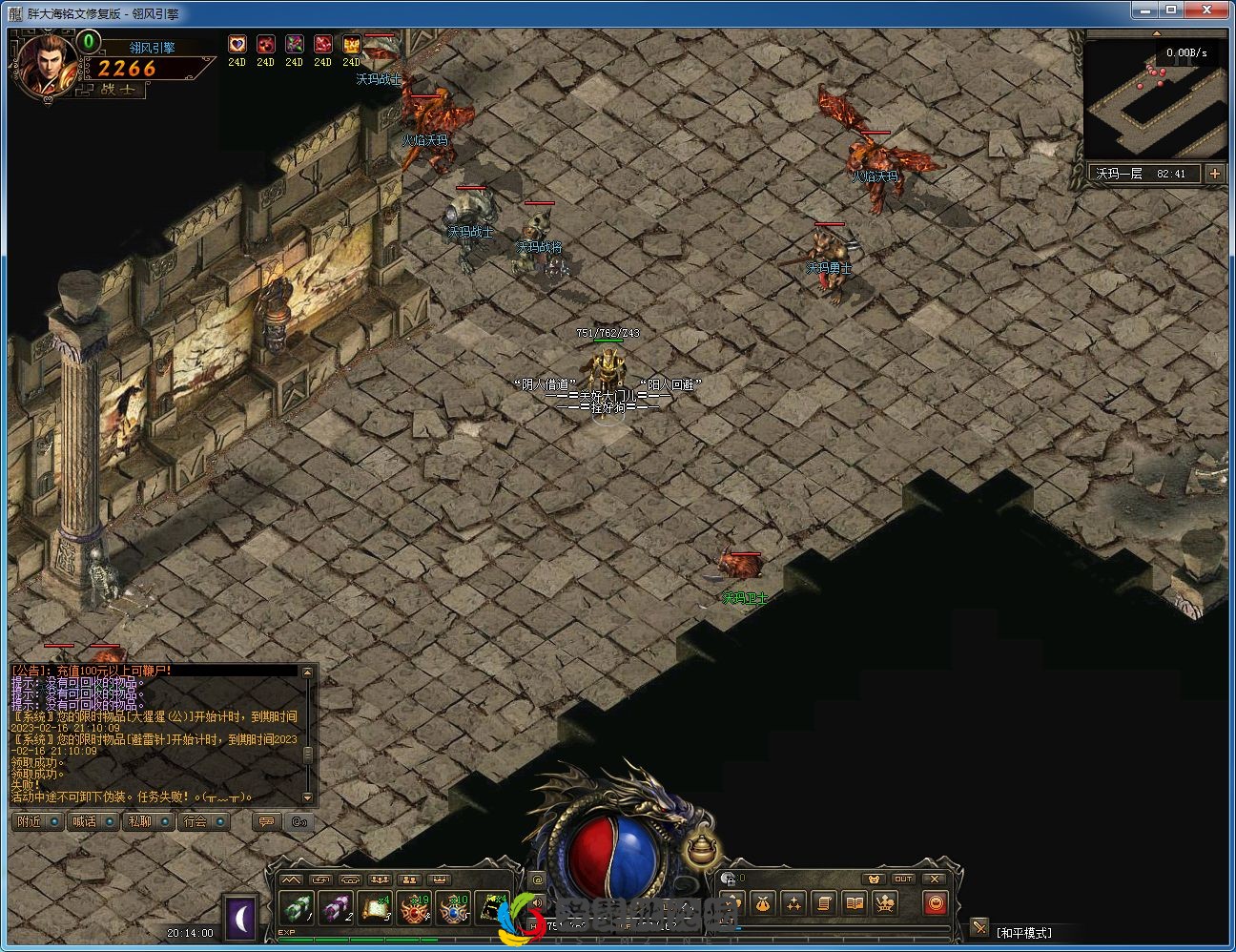Open the dungeon minimap

pyautogui.click(x=1155, y=101)
